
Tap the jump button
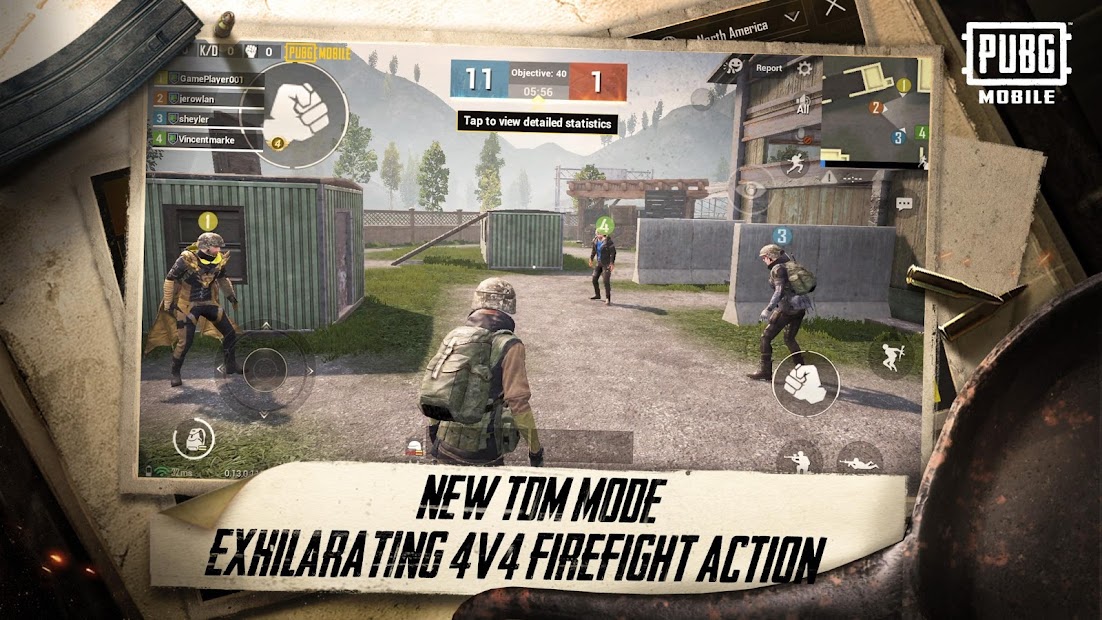[x=889, y=356]
